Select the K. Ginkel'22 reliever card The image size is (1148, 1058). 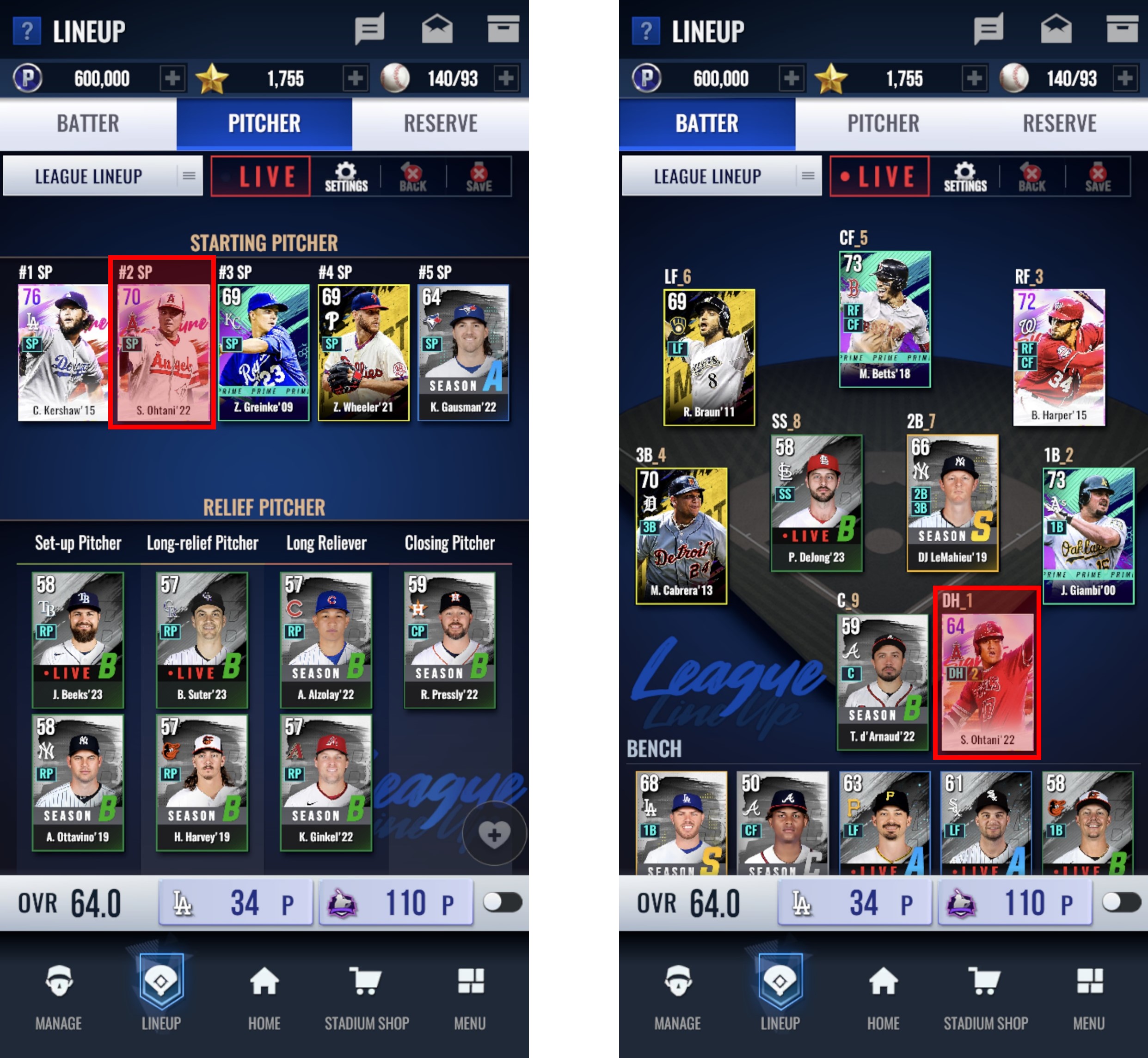[x=326, y=782]
